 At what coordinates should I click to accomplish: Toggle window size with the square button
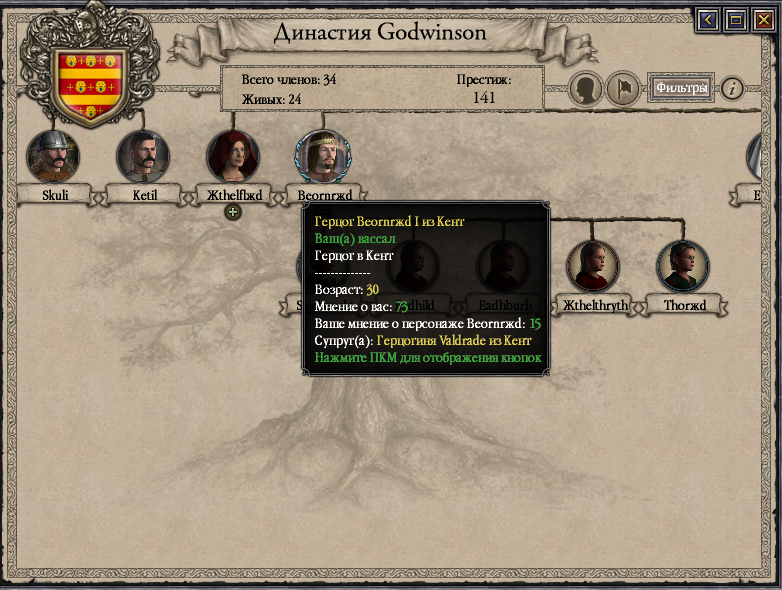pos(735,19)
